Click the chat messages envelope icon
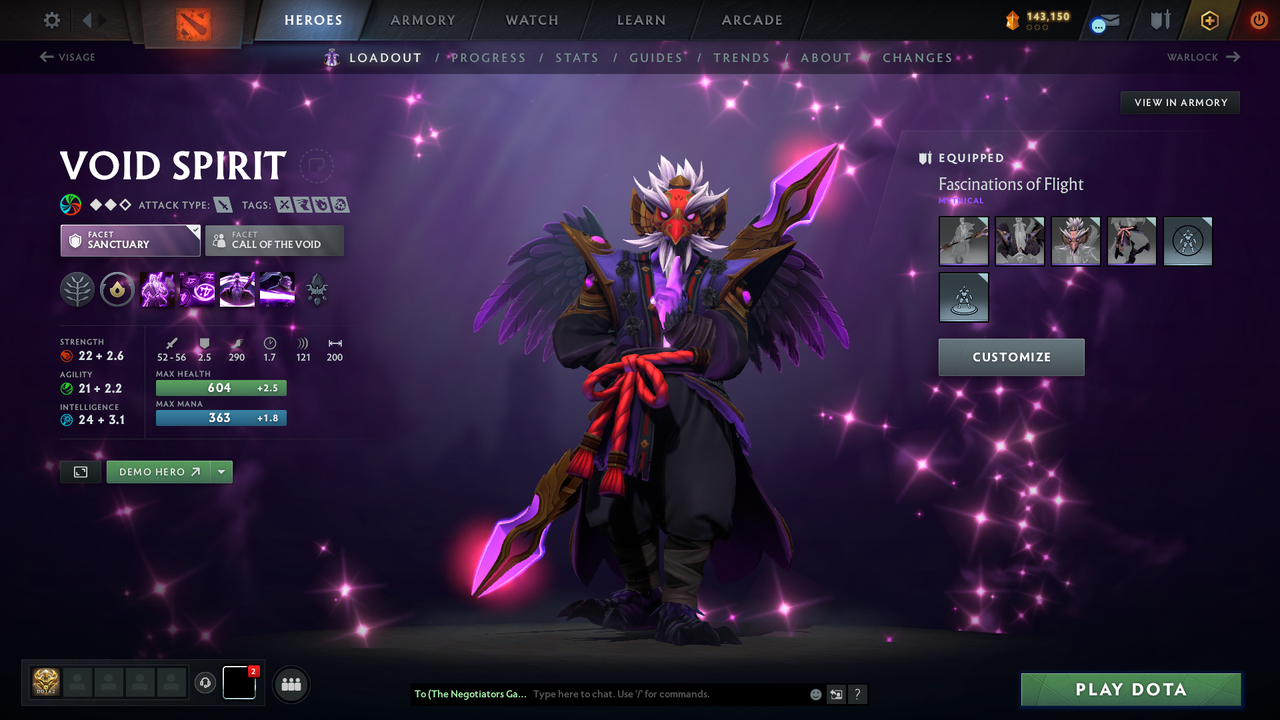The image size is (1280, 720). click(1103, 20)
